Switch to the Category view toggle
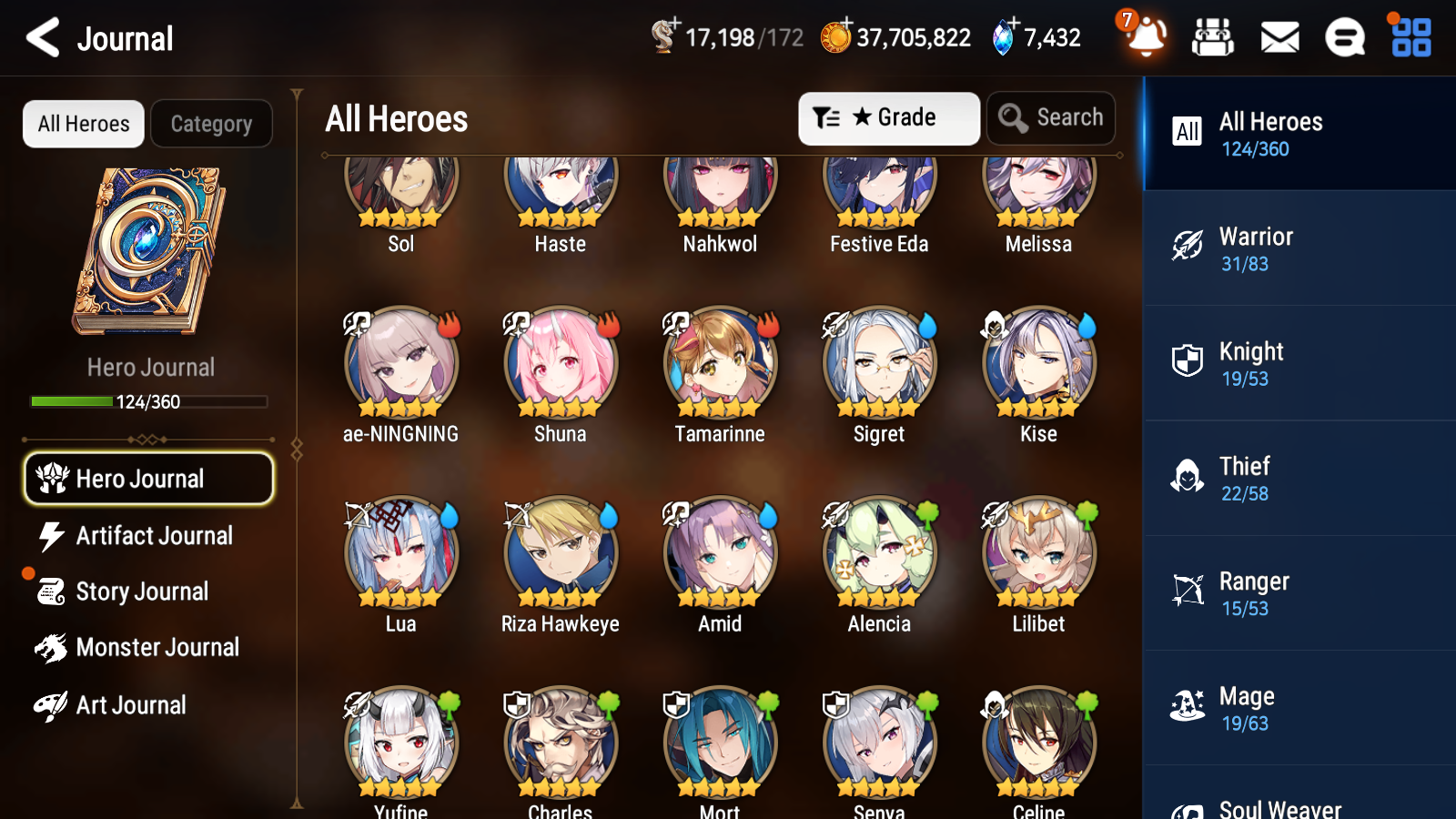The width and height of the screenshot is (1456, 819). tap(211, 124)
